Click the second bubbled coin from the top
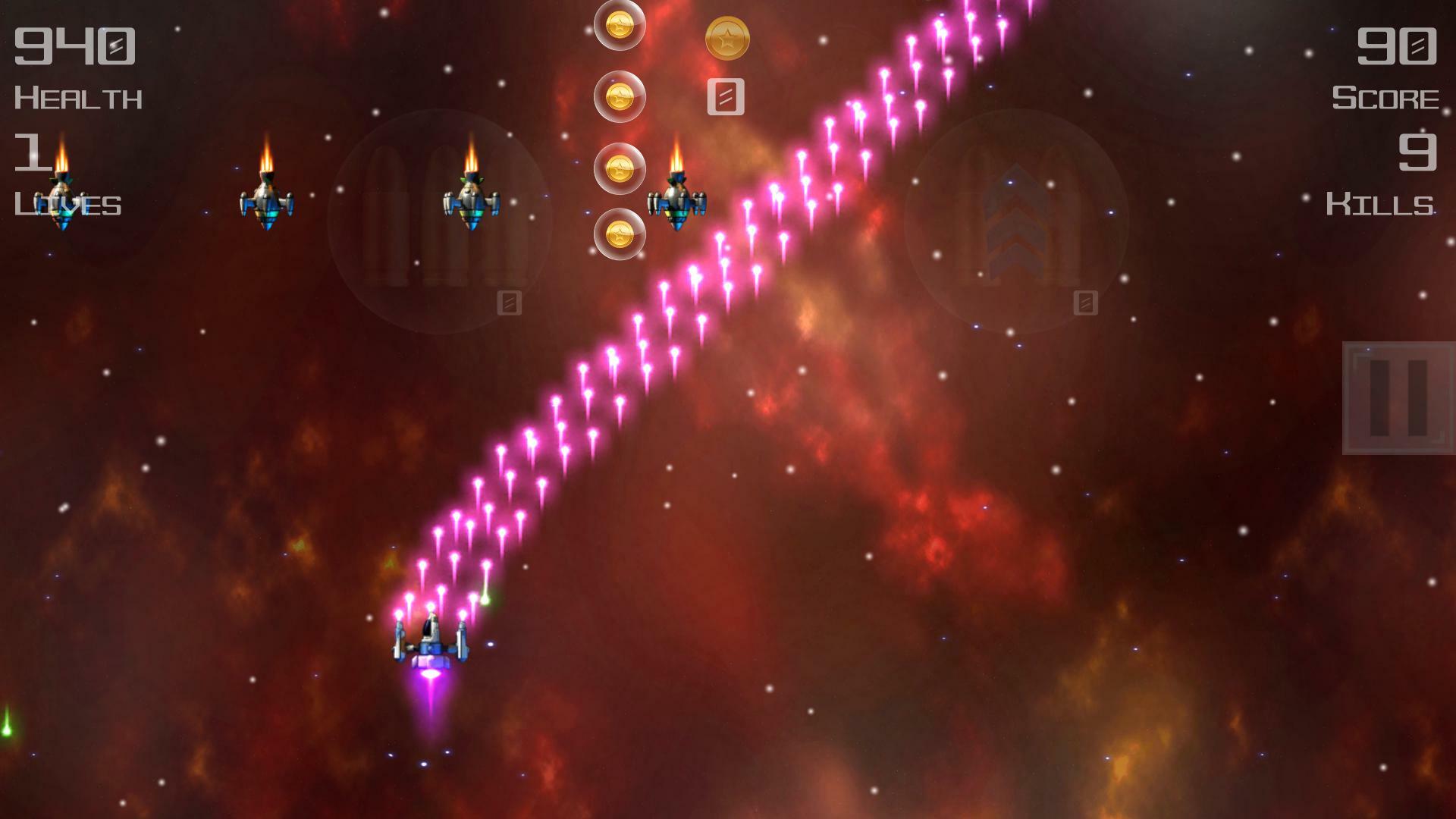The height and width of the screenshot is (819, 1456). point(618,95)
